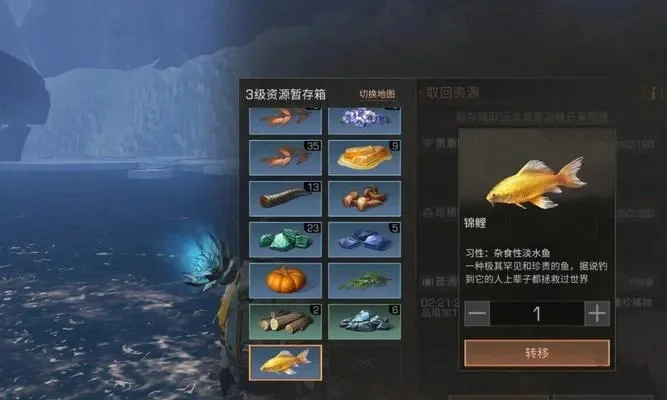Click the quantity field showing 1
This screenshot has height=400, width=667.
[x=537, y=313]
